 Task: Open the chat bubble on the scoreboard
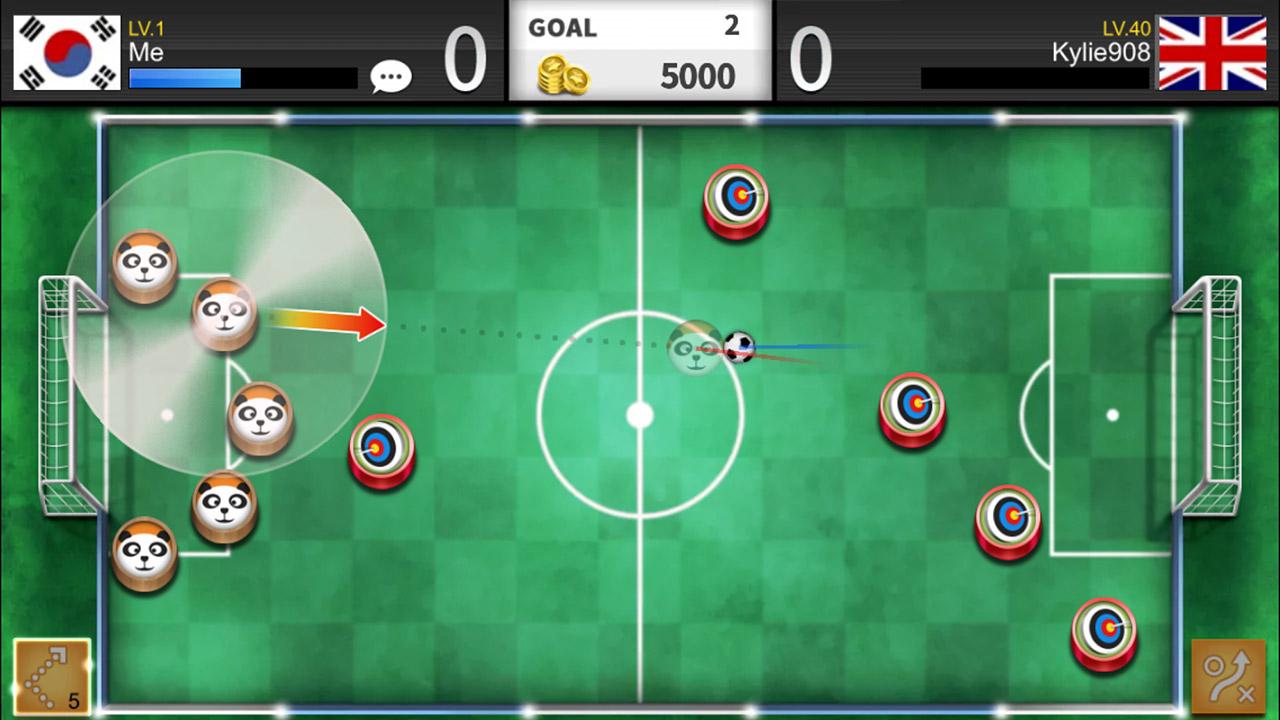[391, 76]
